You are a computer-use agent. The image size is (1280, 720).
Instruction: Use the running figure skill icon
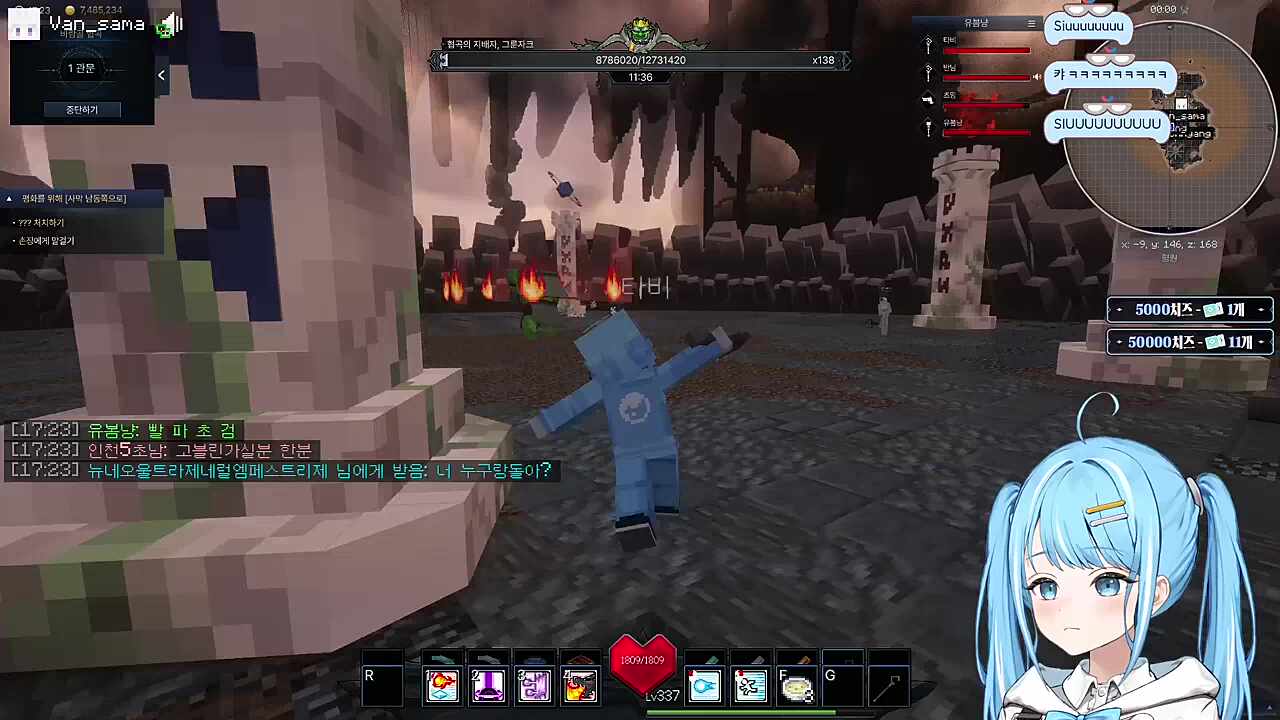click(750, 686)
